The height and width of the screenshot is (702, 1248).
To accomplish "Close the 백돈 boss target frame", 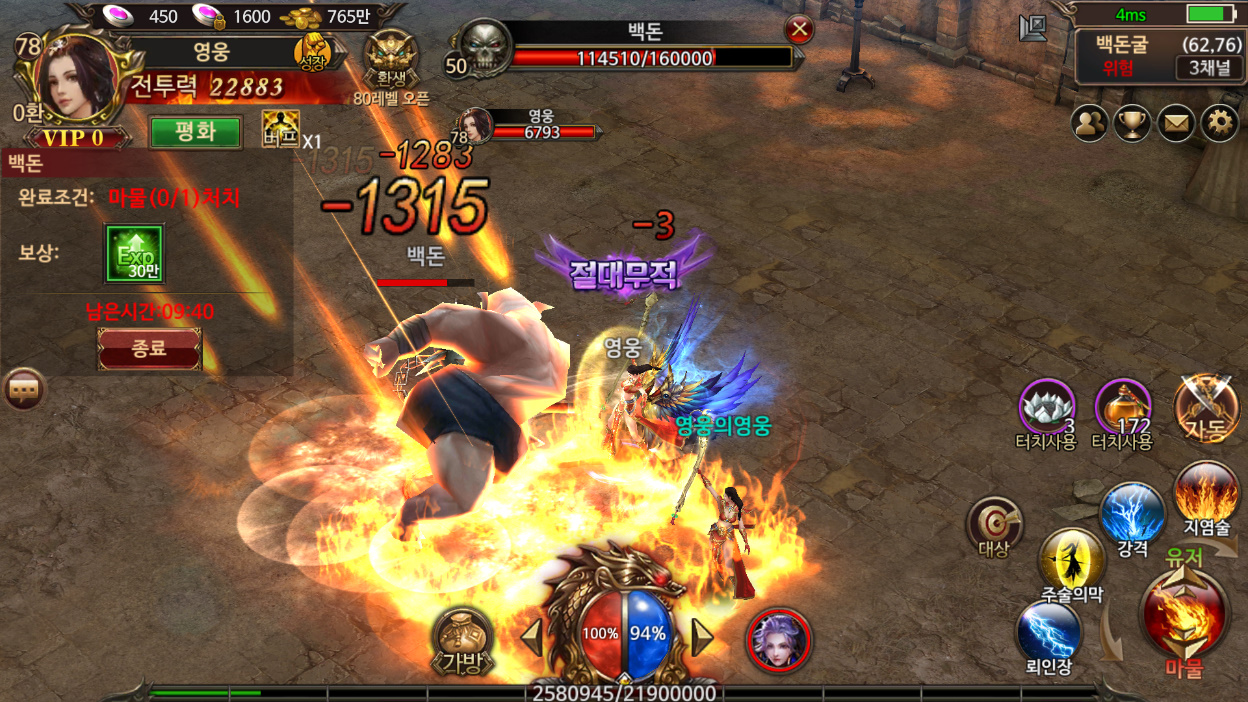I will click(x=799, y=30).
